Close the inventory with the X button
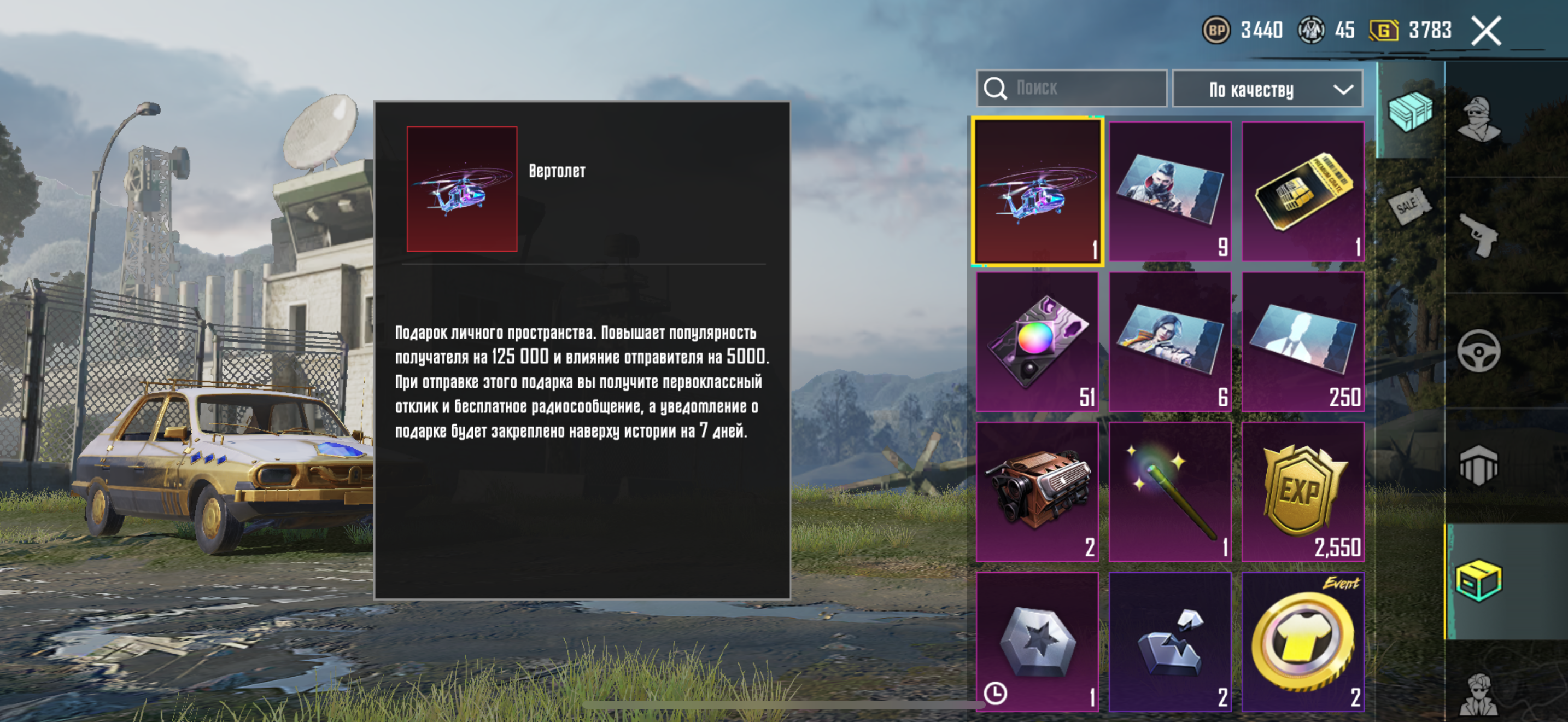Image resolution: width=1568 pixels, height=722 pixels. 1486,31
